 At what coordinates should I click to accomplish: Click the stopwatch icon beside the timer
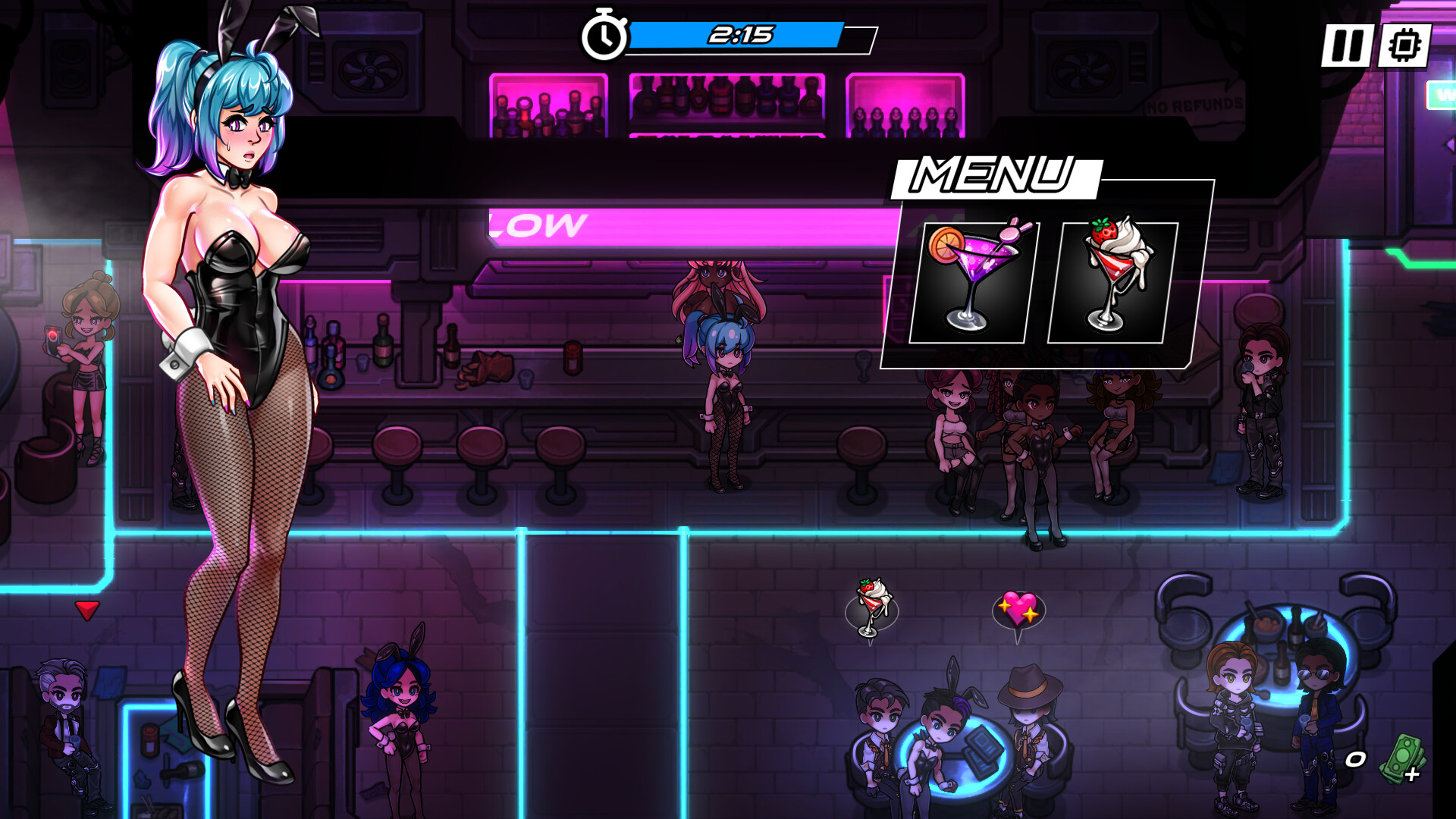(x=604, y=34)
